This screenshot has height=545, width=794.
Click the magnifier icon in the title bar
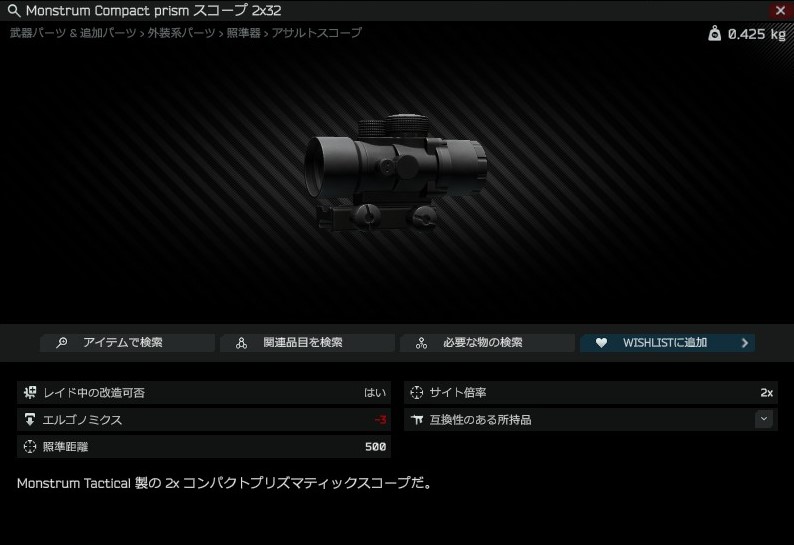pyautogui.click(x=14, y=11)
